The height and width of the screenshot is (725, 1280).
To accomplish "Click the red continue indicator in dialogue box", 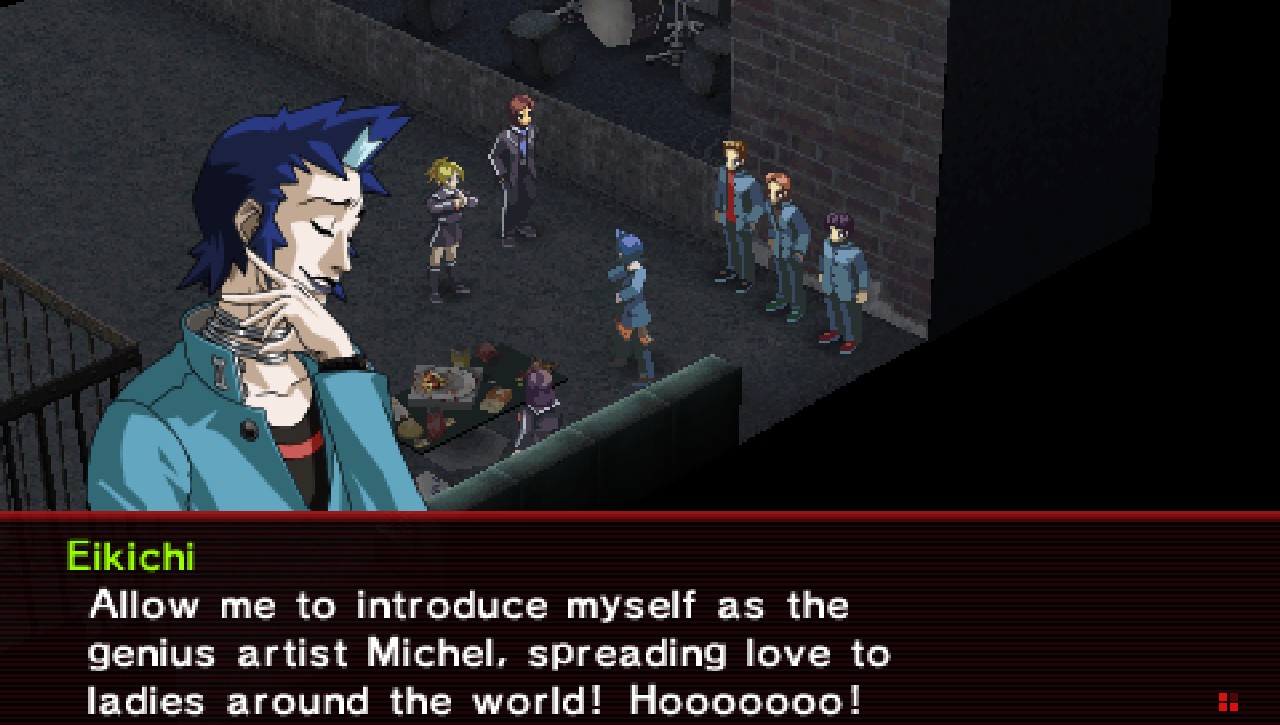I will pyautogui.click(x=1228, y=701).
